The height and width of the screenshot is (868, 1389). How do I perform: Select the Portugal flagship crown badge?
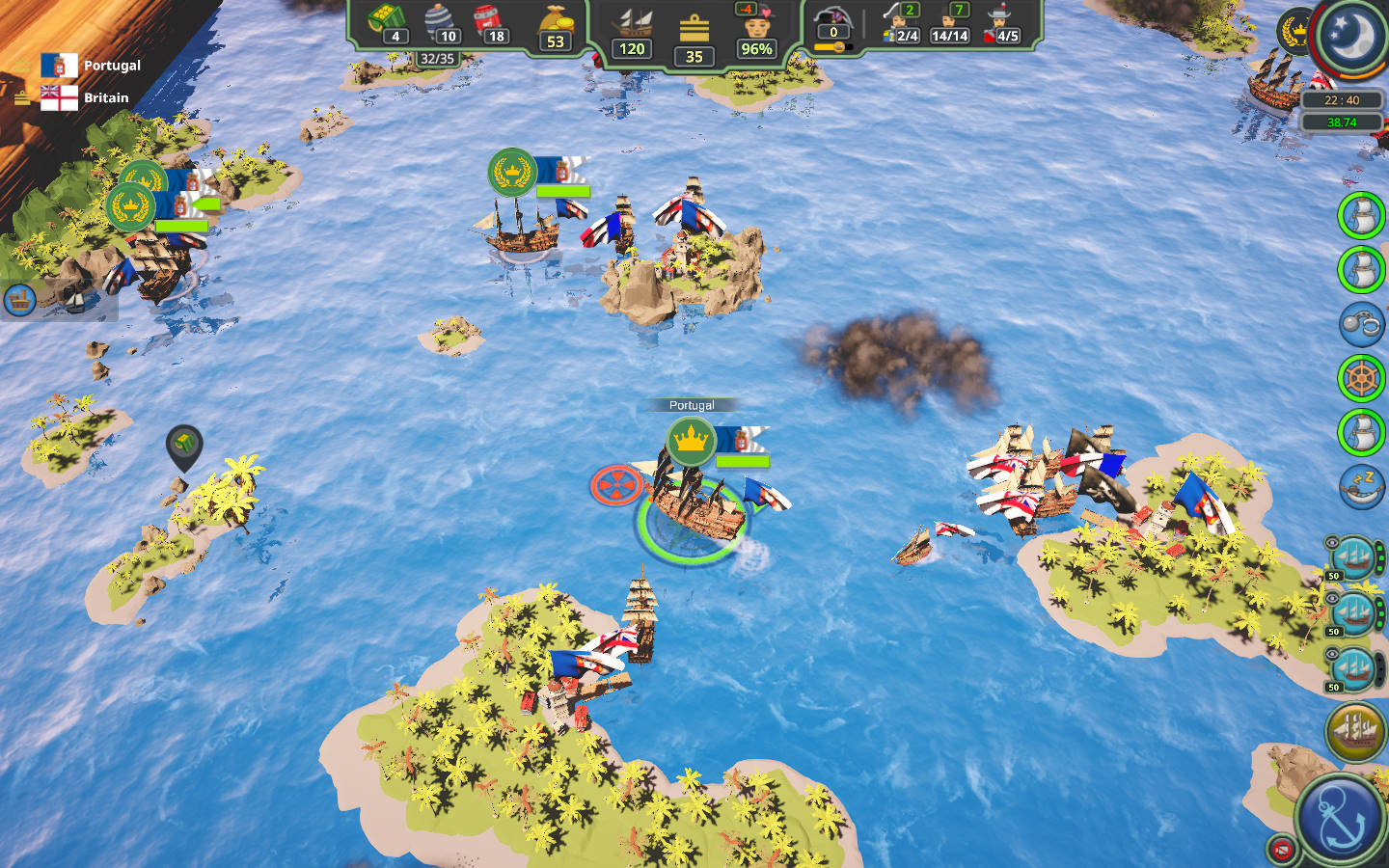(691, 441)
